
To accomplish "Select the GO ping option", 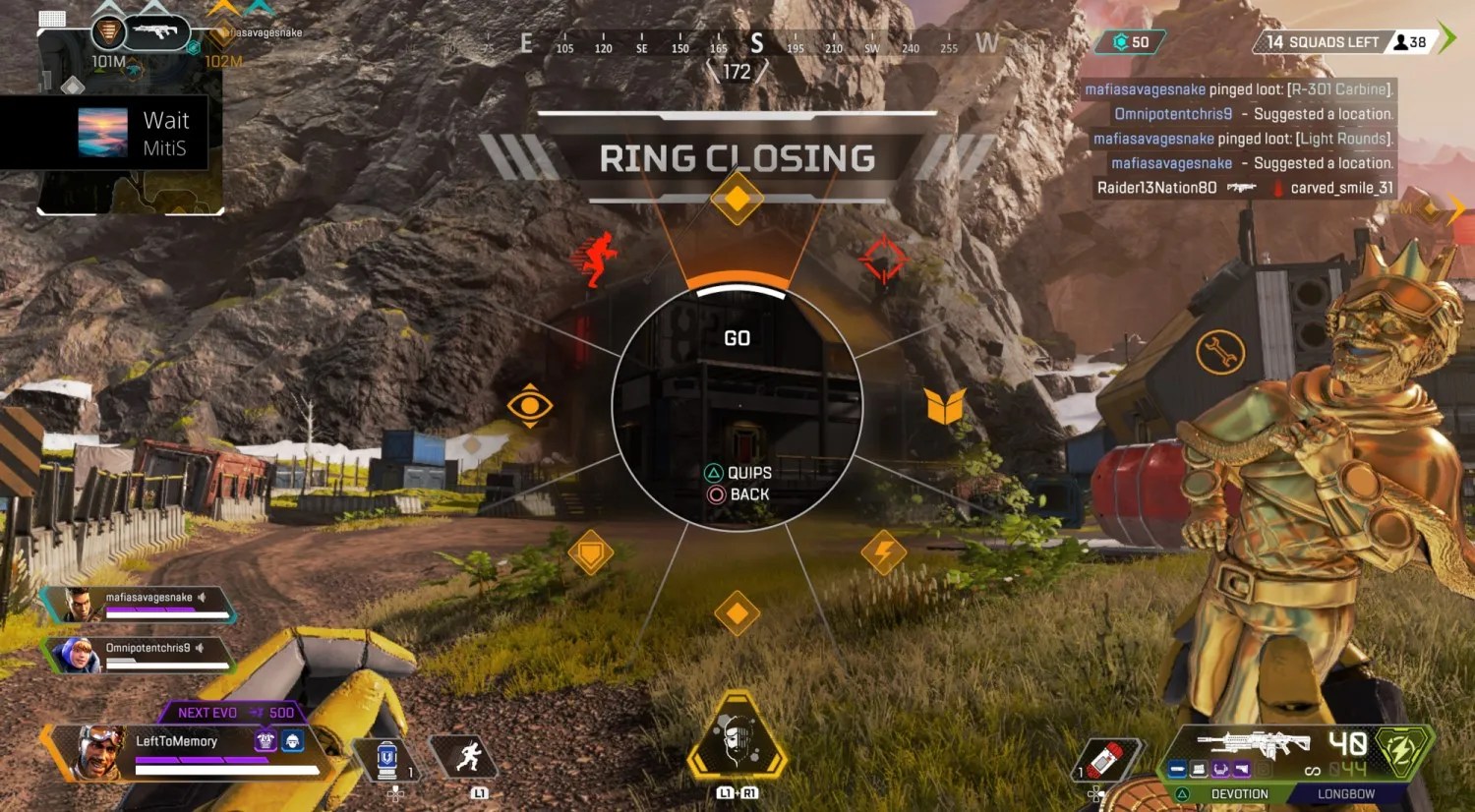I will pos(737,338).
